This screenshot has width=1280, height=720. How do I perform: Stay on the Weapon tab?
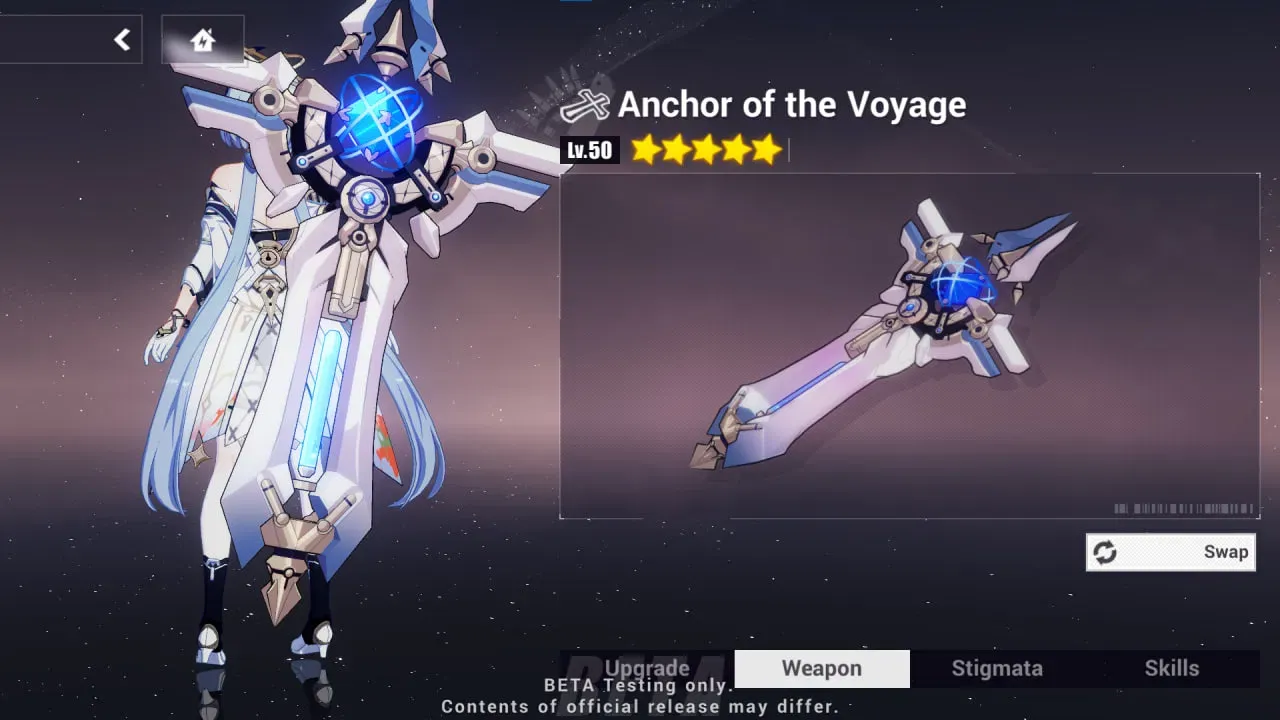(x=821, y=668)
